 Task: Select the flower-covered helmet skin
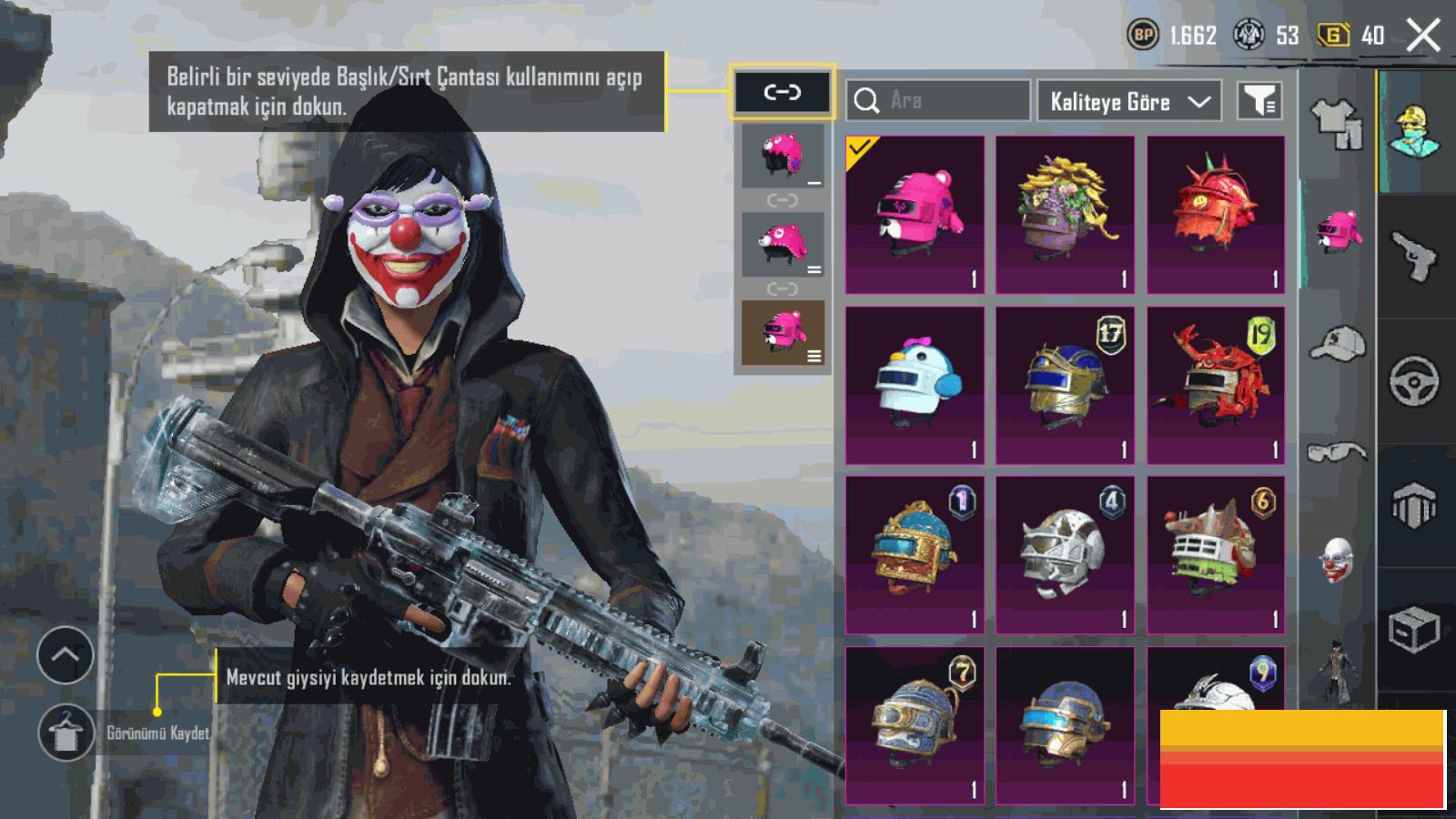point(1065,215)
